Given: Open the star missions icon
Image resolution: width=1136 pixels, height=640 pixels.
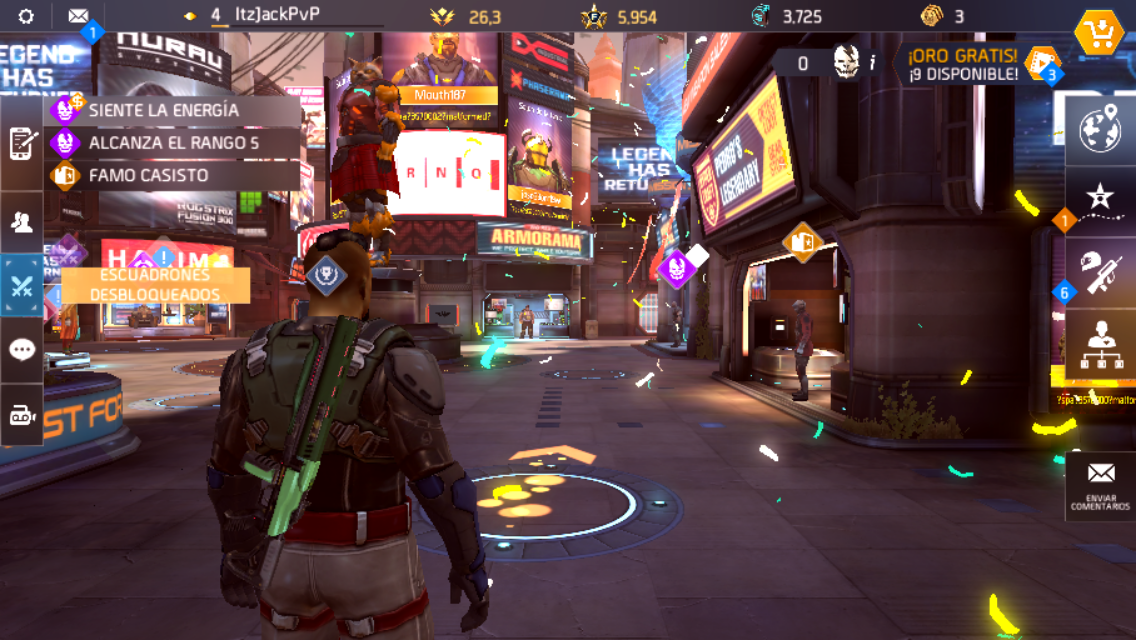Looking at the screenshot, I should [x=1100, y=198].
